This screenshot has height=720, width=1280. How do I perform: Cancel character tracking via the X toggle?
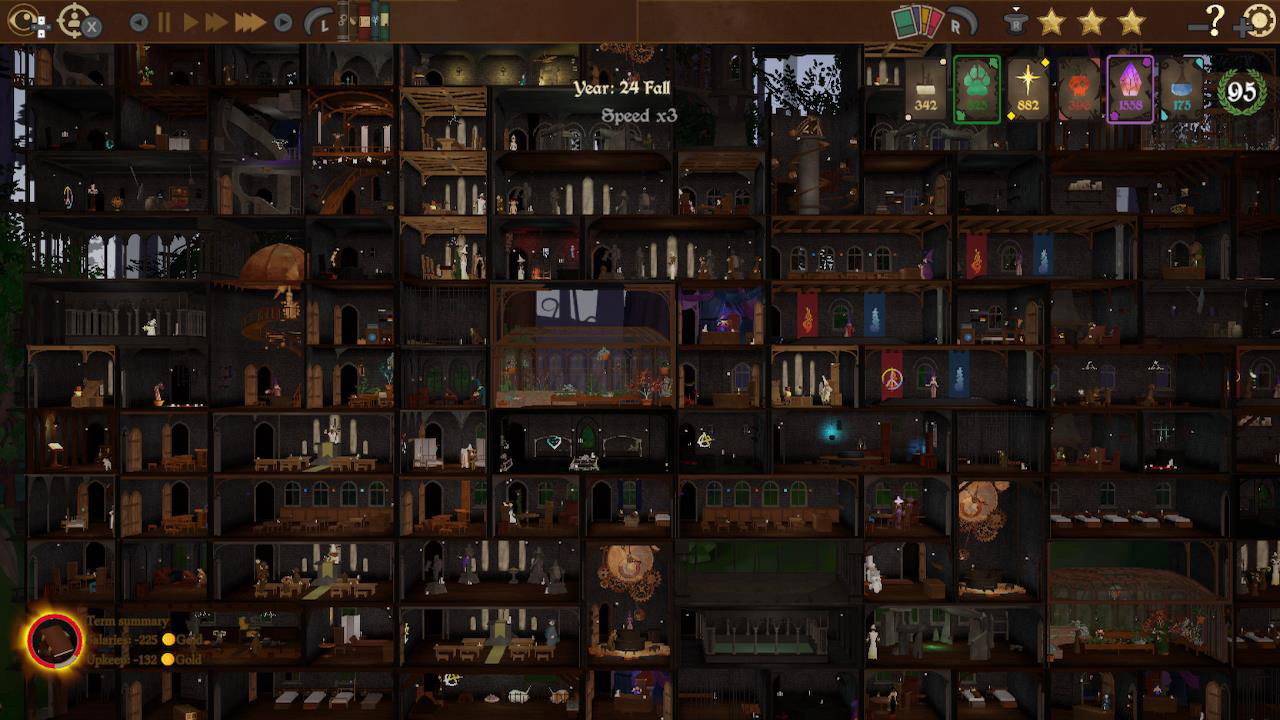pos(92,24)
